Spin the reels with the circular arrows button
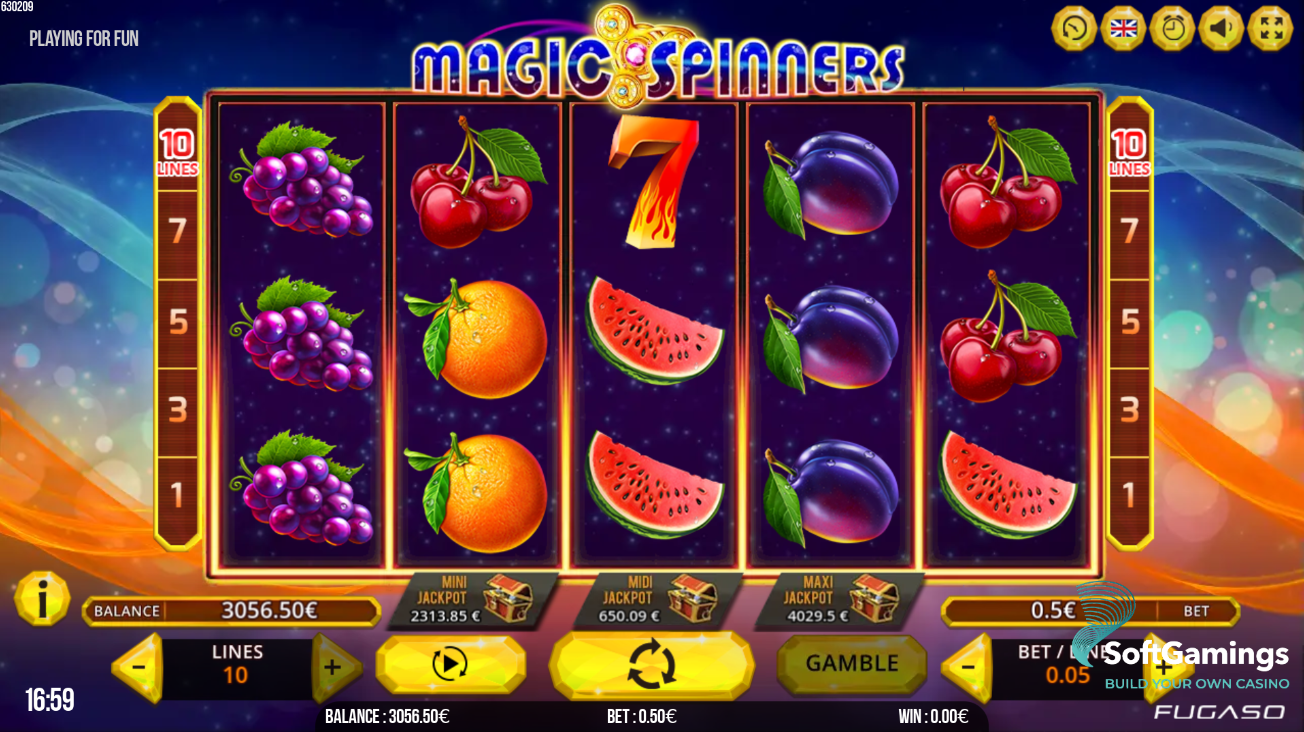Viewport: 1304px width, 732px height. pos(653,664)
